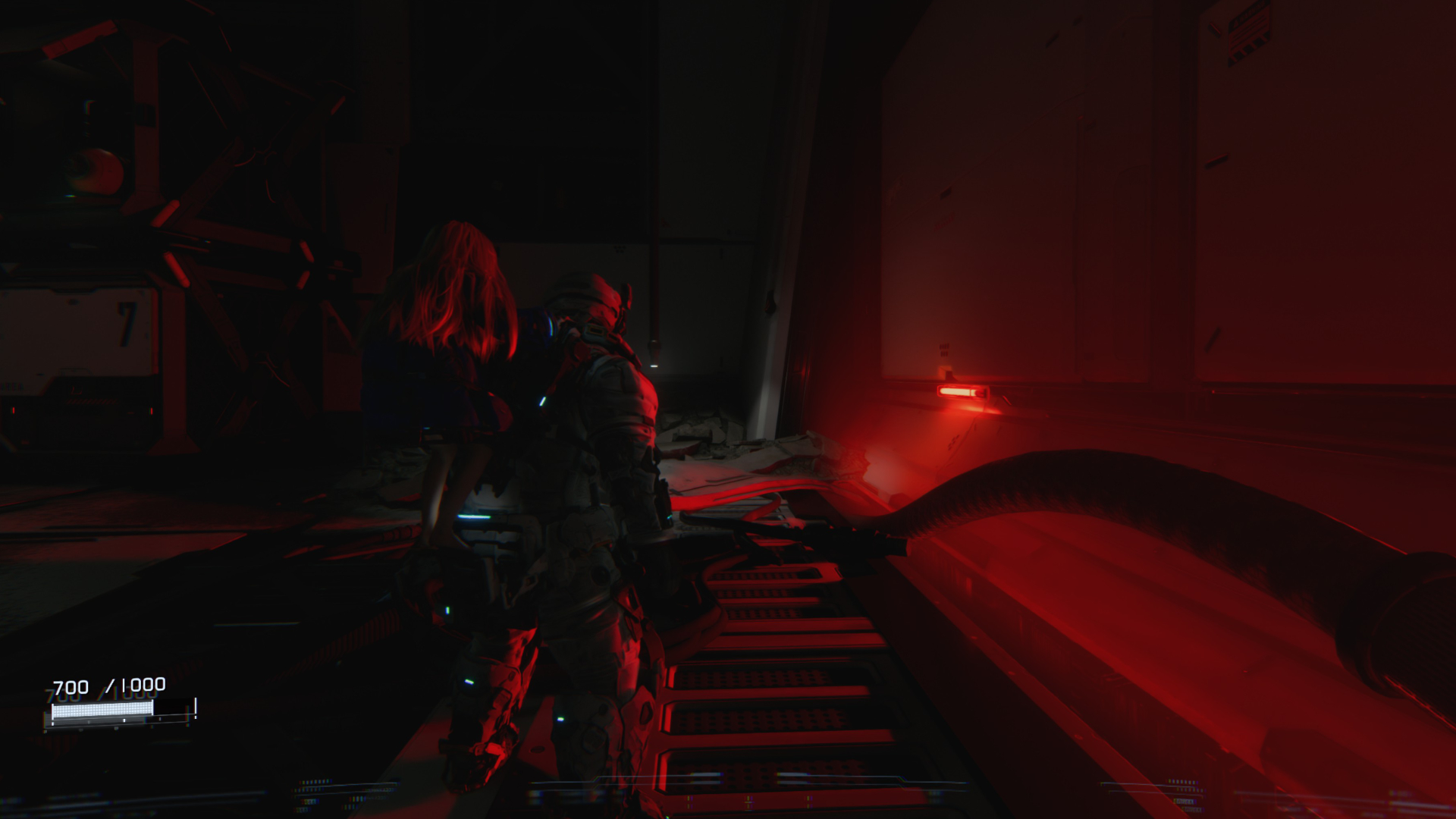Toggle the red emergency light fixture
Viewport: 1456px width, 819px height.
click(963, 391)
